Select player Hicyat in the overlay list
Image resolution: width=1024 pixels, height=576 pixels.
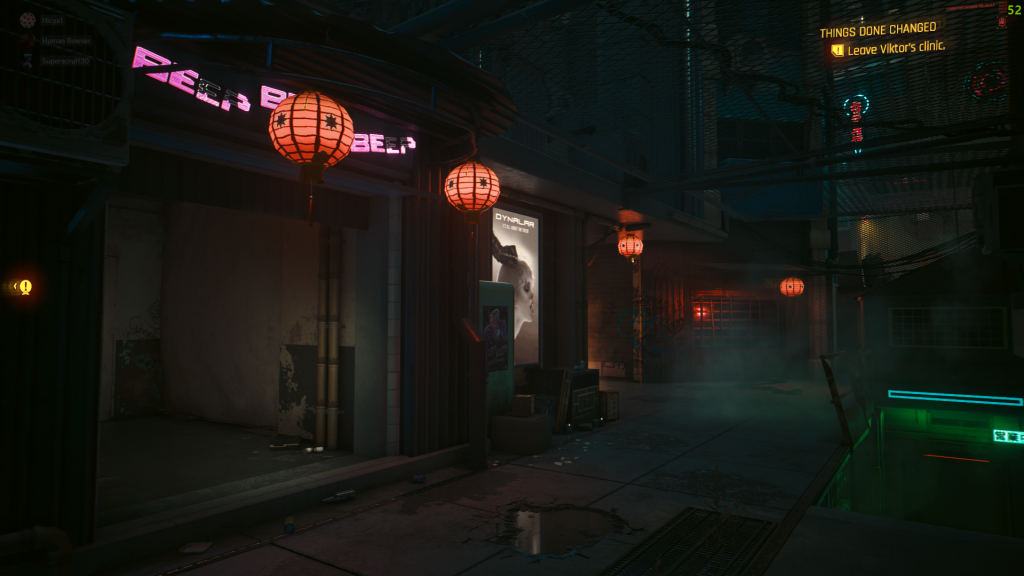point(52,20)
